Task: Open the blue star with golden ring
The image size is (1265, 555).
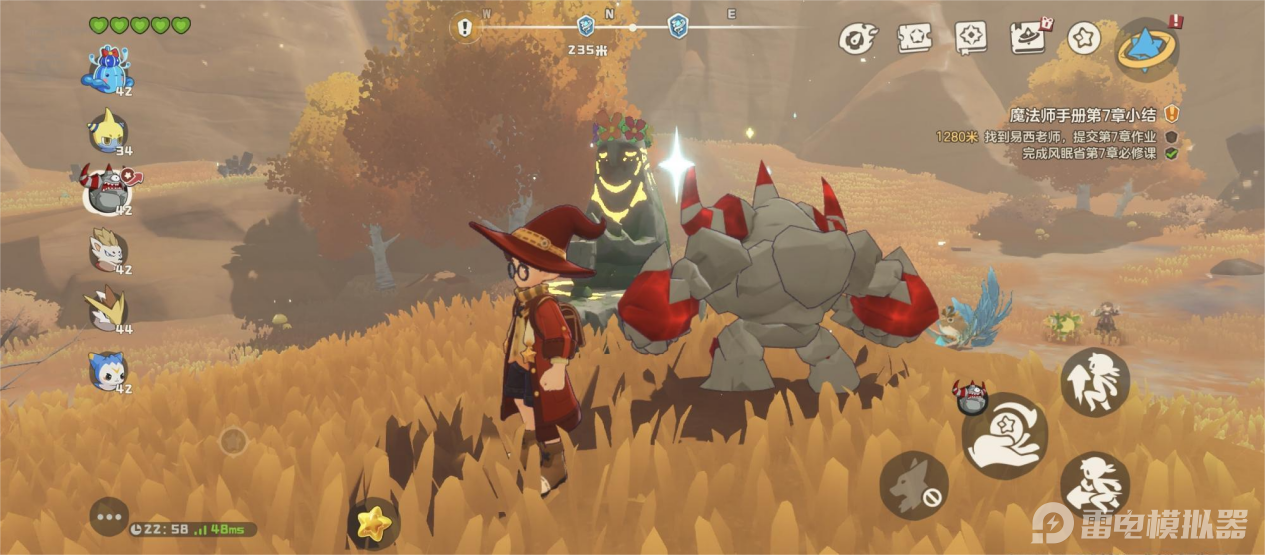Action: (x=1146, y=47)
